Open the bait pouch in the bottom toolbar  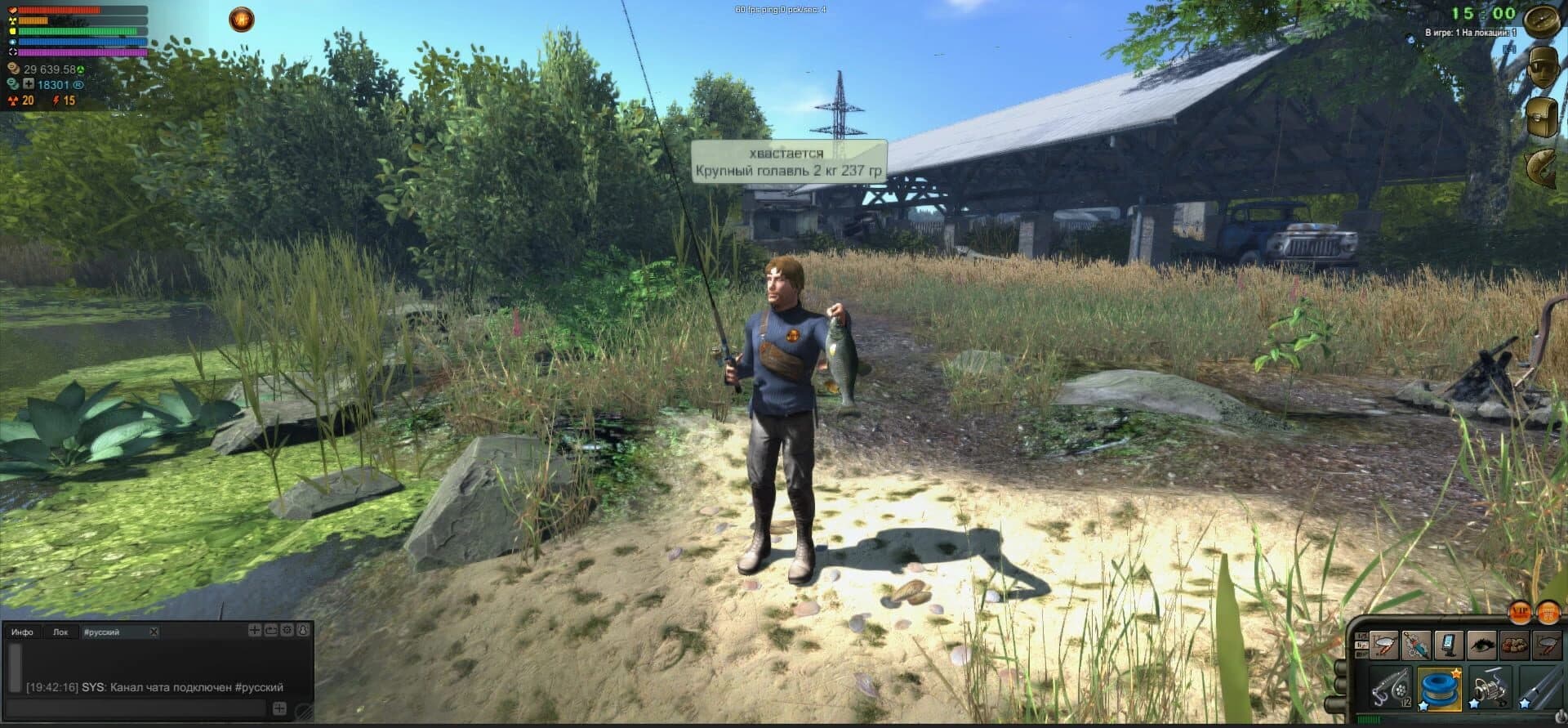pos(1512,645)
